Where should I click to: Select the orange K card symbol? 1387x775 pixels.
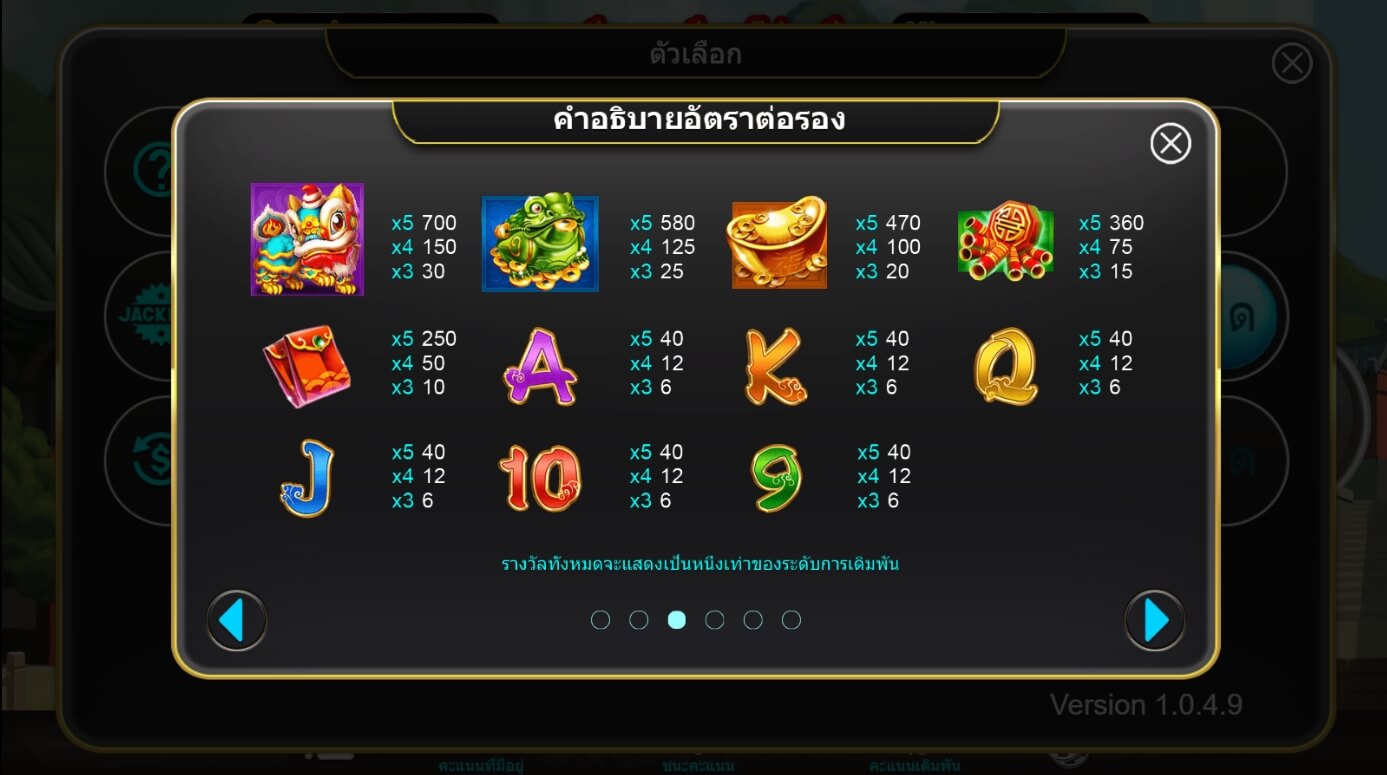775,365
